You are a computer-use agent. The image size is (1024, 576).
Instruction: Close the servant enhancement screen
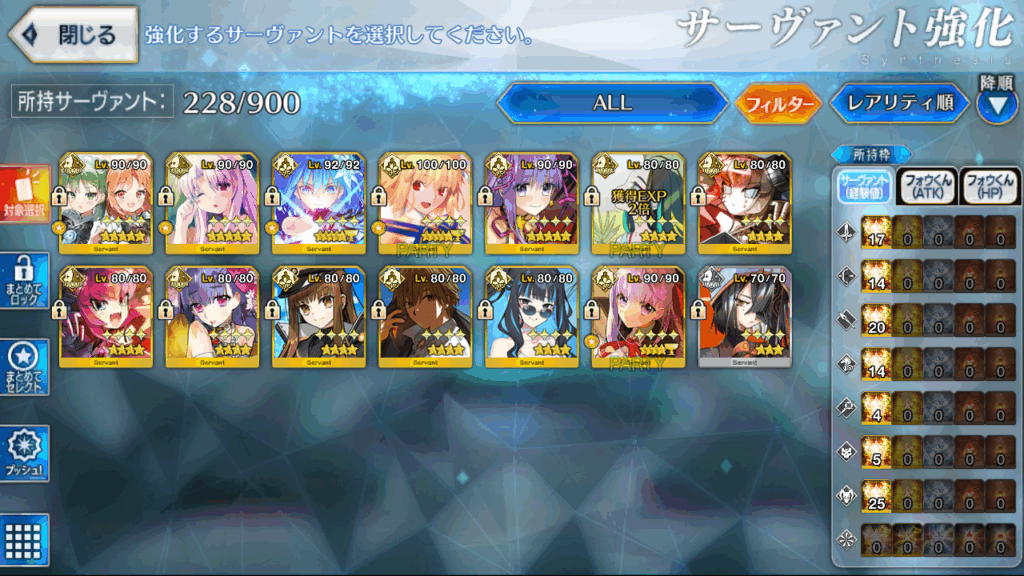coord(73,34)
